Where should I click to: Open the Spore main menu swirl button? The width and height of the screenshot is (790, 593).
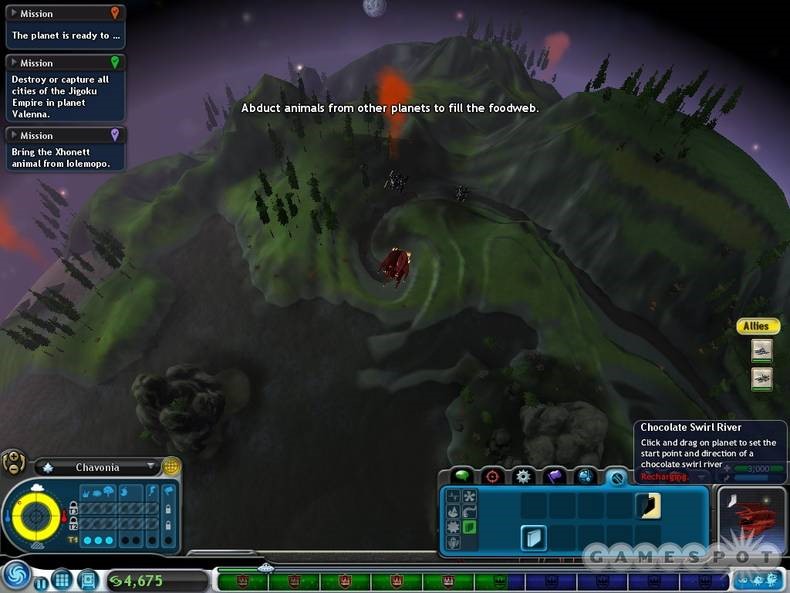tap(15, 577)
